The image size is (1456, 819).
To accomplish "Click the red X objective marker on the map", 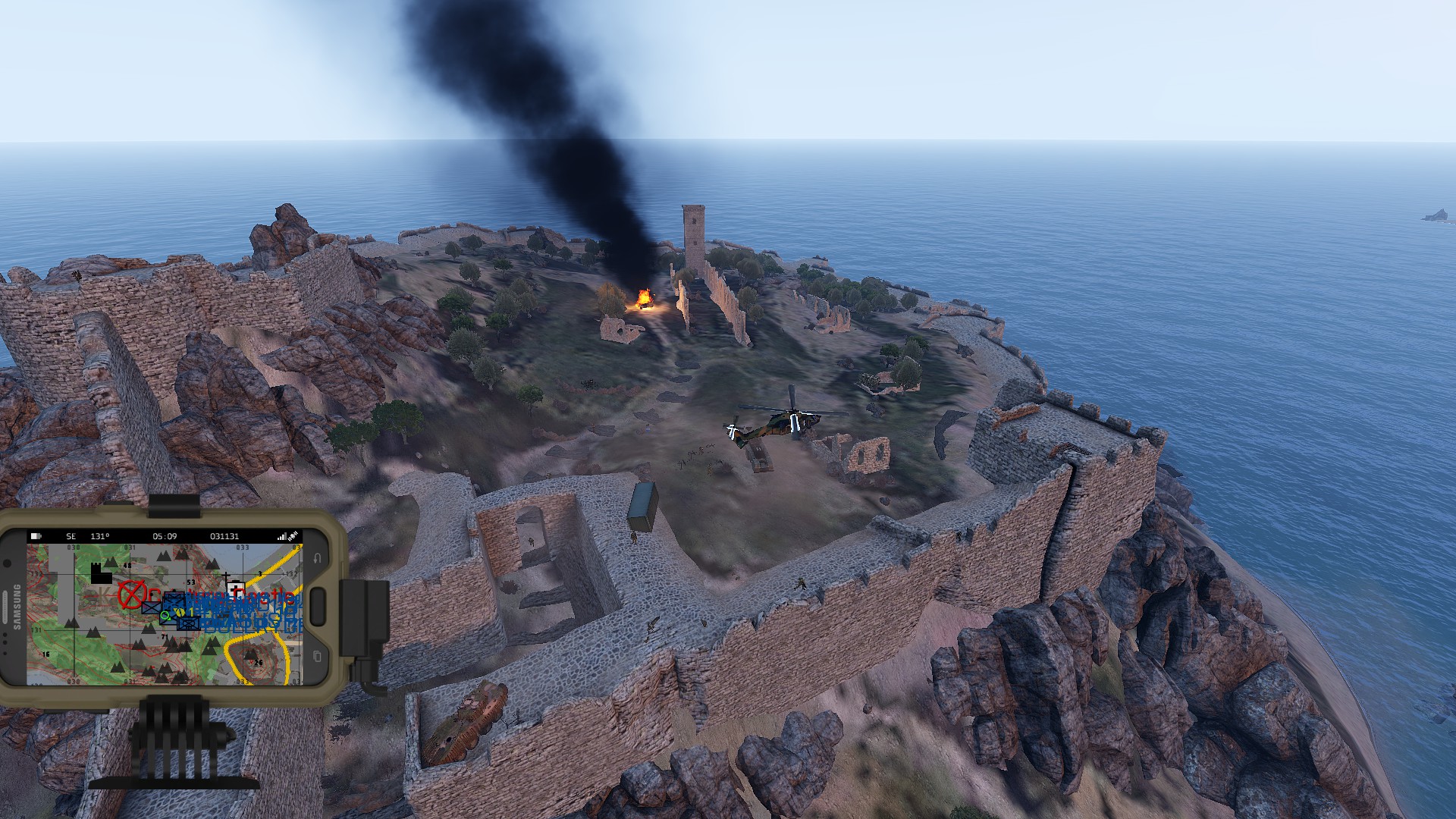I will pos(131,596).
